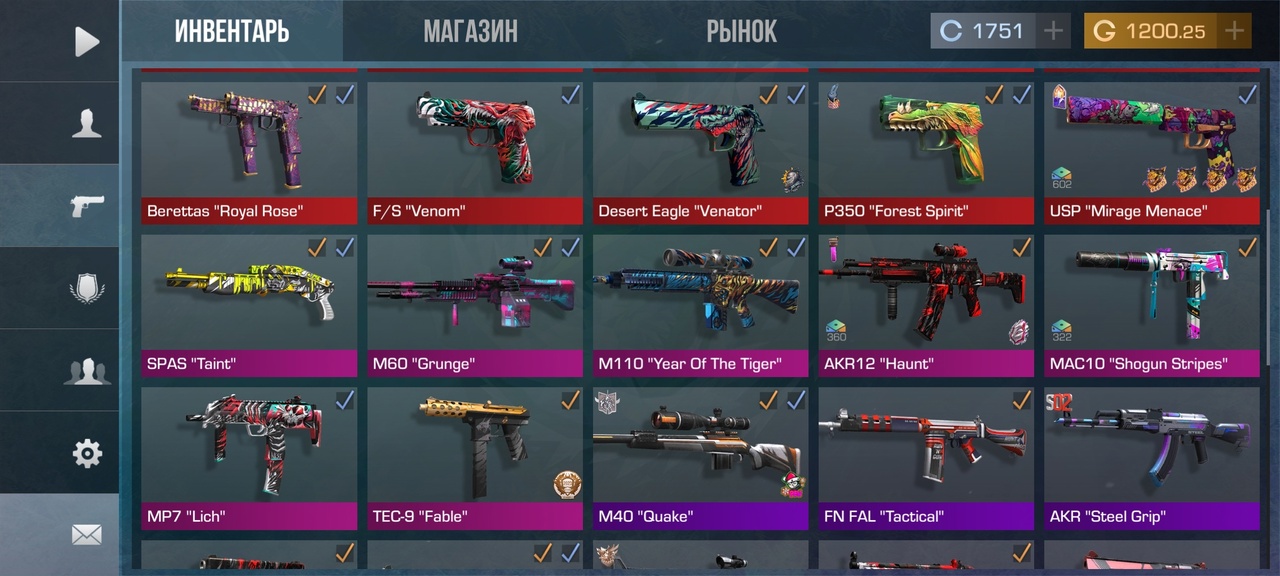Screen dimensions: 1280x576
Task: Open the friends group icon
Action: point(87,371)
